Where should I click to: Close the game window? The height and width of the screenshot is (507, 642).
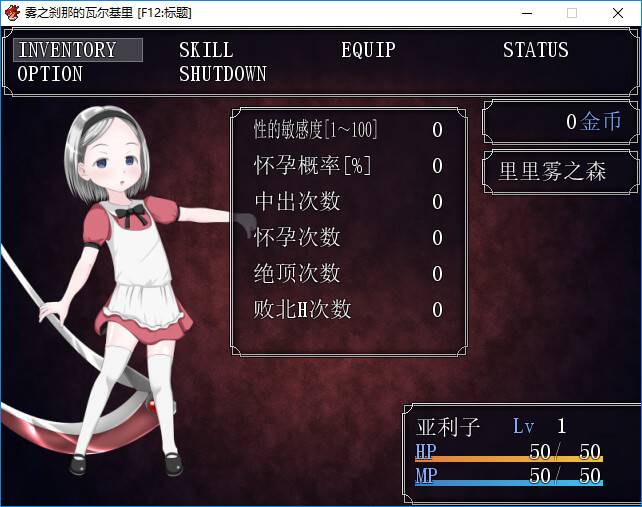click(618, 13)
